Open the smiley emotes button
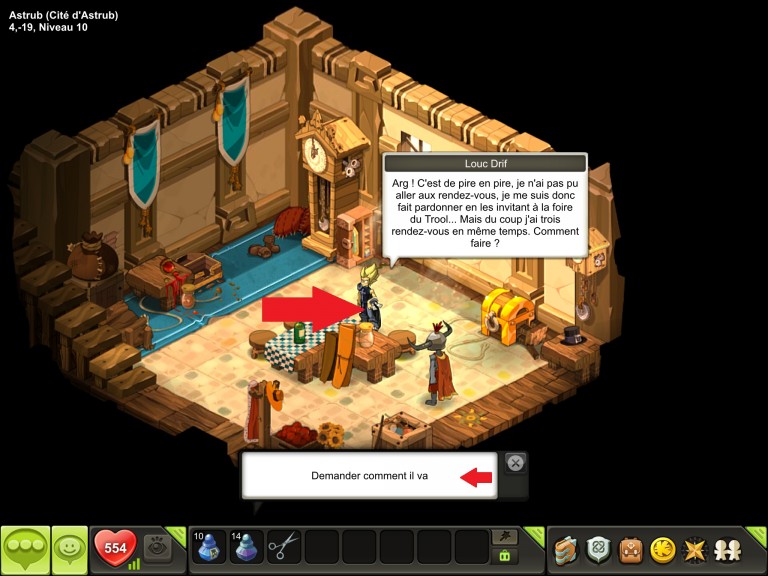The height and width of the screenshot is (576, 768). click(x=69, y=549)
